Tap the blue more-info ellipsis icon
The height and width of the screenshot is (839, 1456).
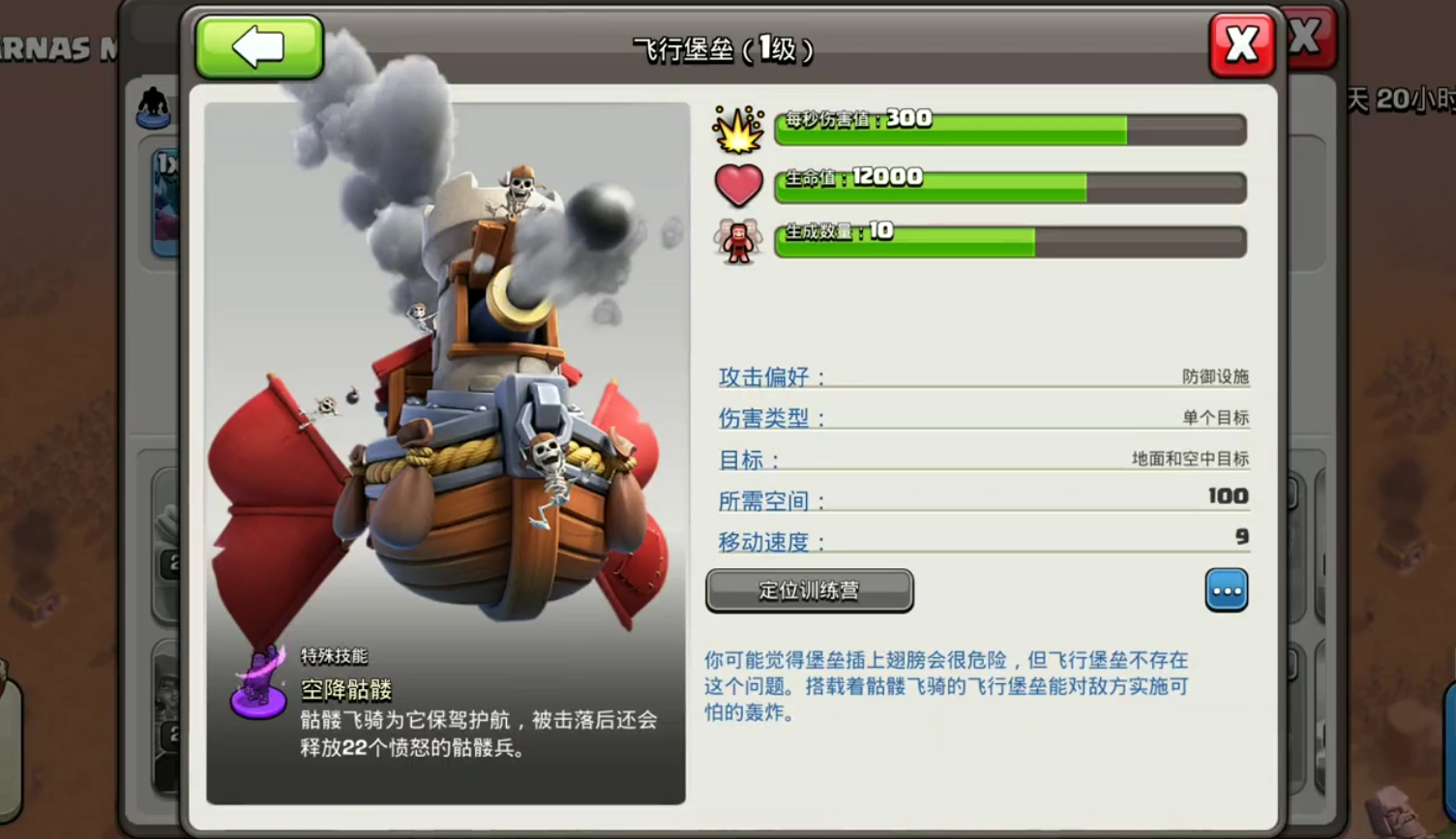[x=1227, y=590]
